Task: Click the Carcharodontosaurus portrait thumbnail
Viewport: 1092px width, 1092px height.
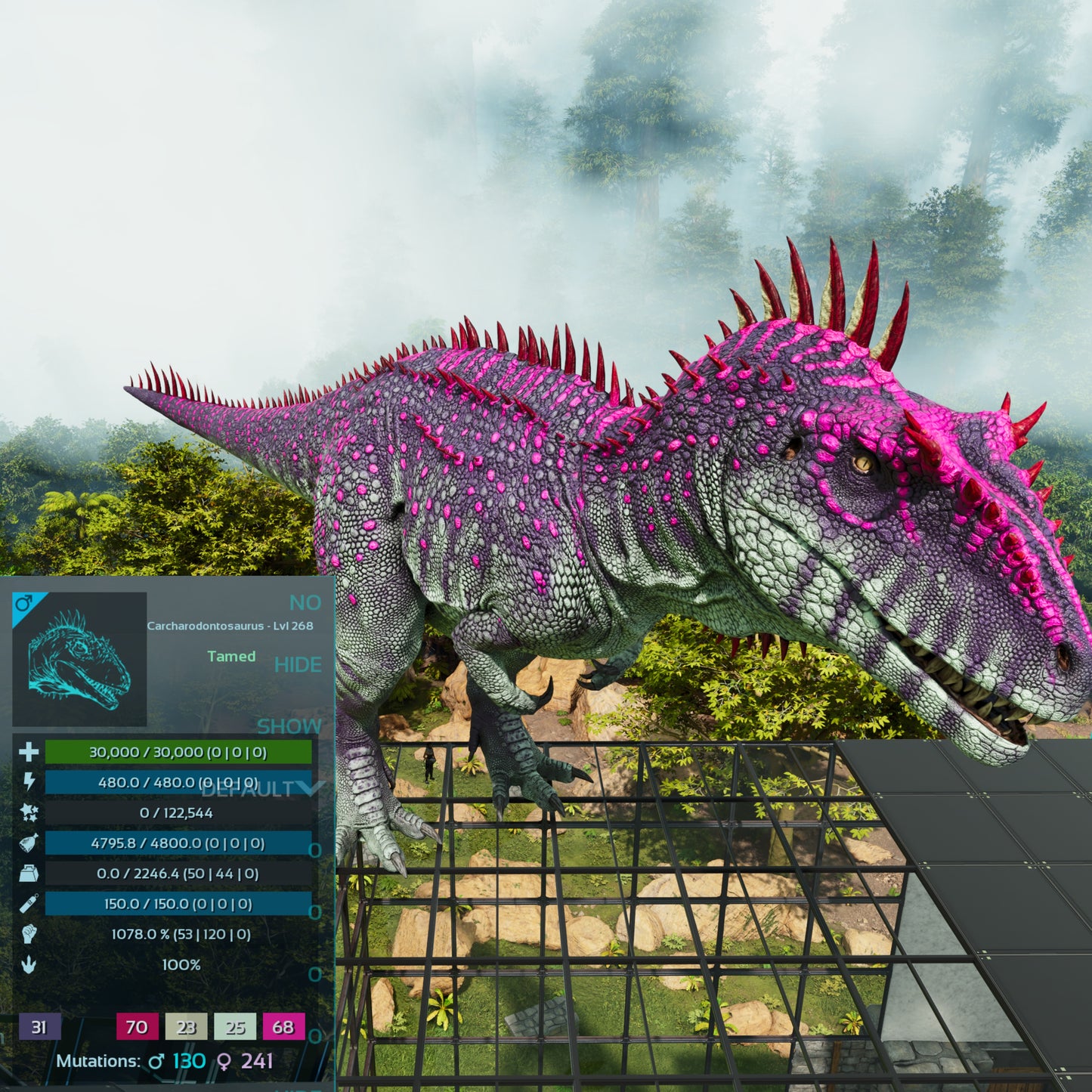Action: (x=79, y=659)
